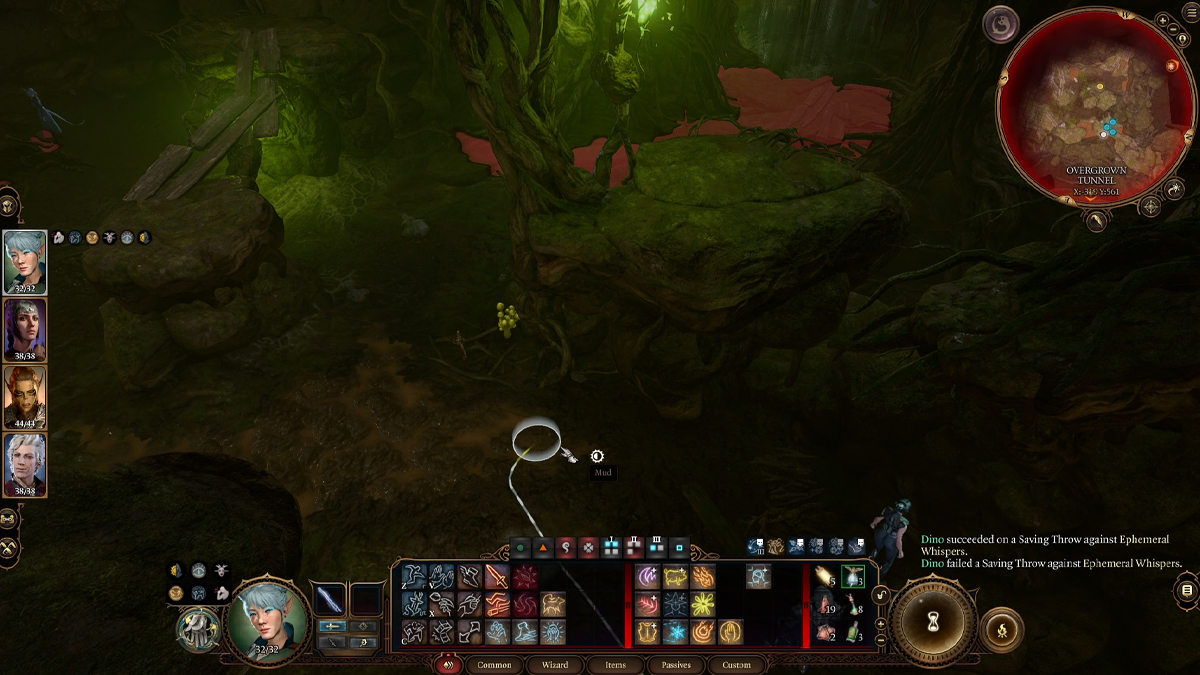Cast the blue snowflake spell
Screen dimensions: 1200x675
tap(675, 632)
